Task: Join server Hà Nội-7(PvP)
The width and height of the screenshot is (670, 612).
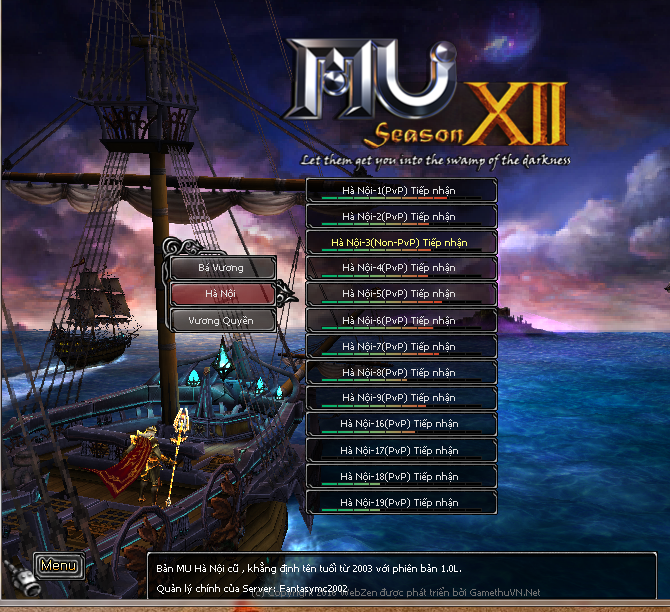Action: pyautogui.click(x=400, y=346)
